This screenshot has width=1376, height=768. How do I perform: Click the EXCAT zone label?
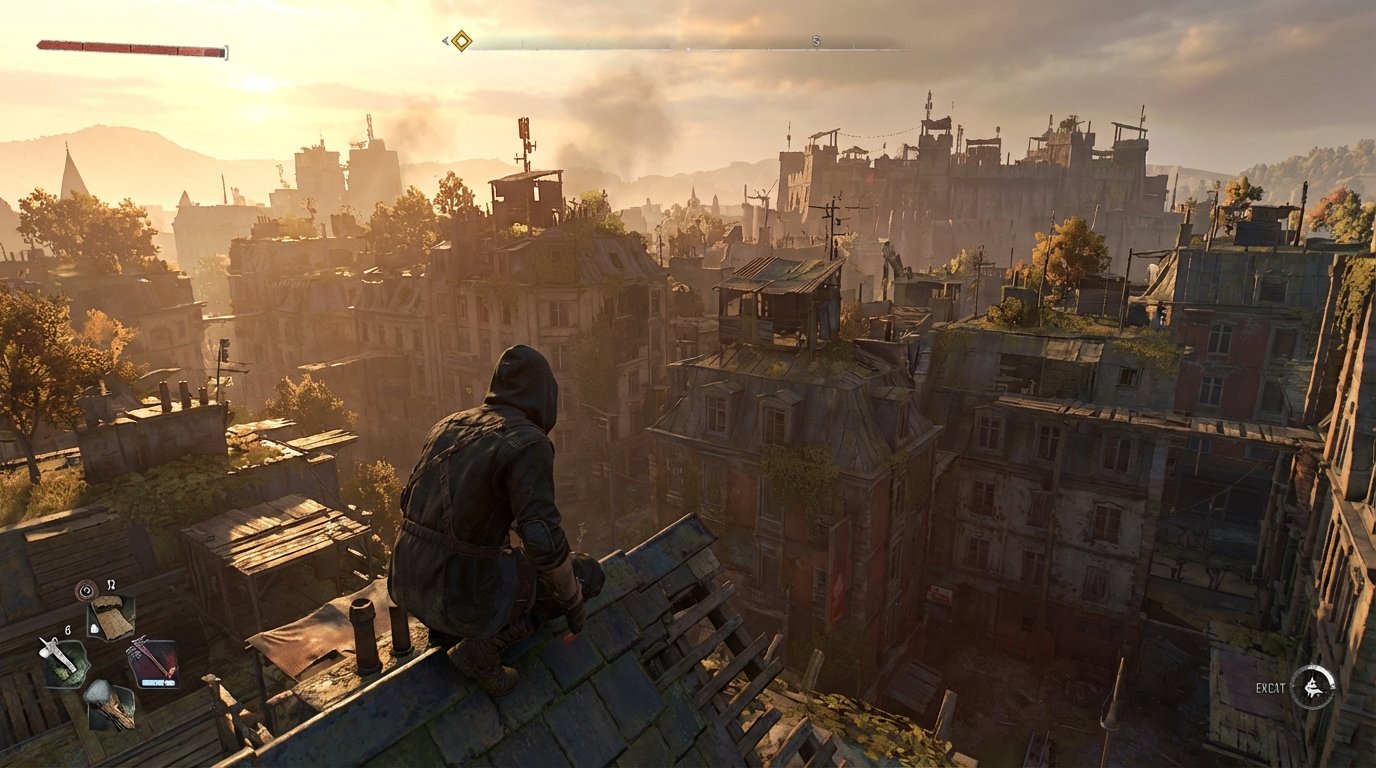pos(1270,688)
